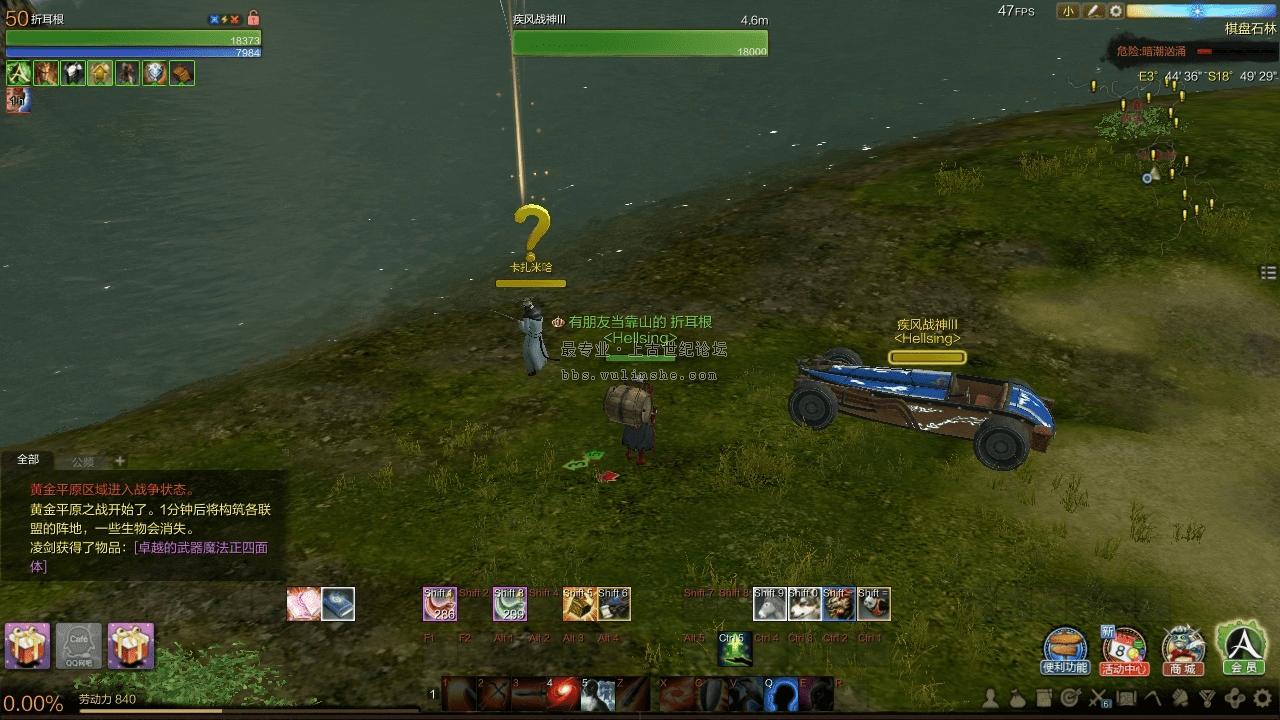1280x720 pixels.
Task: Activate the blue horseshoe skill on Q
Action: pyautogui.click(x=781, y=693)
